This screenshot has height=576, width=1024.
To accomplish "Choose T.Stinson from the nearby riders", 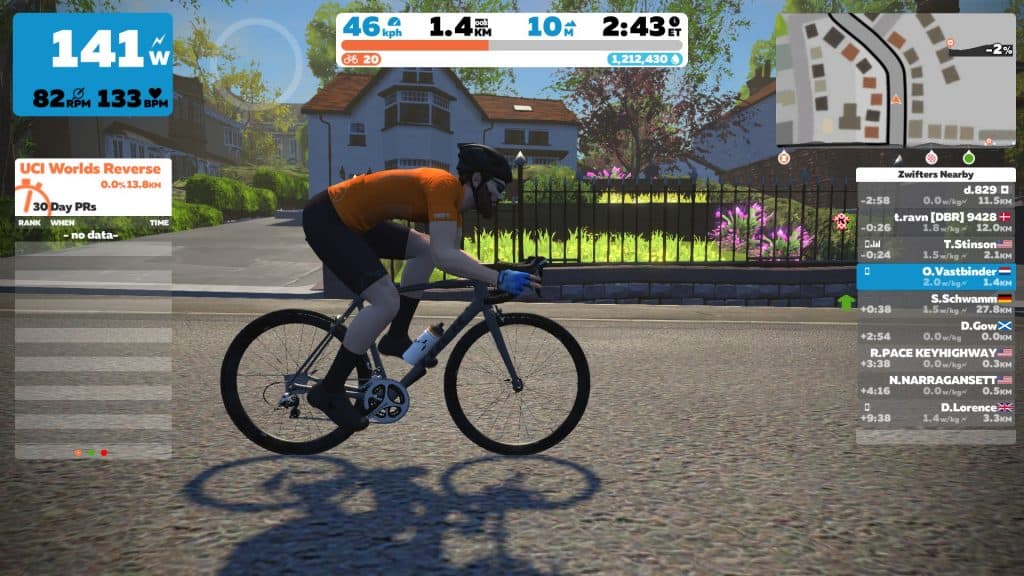I will pos(935,248).
